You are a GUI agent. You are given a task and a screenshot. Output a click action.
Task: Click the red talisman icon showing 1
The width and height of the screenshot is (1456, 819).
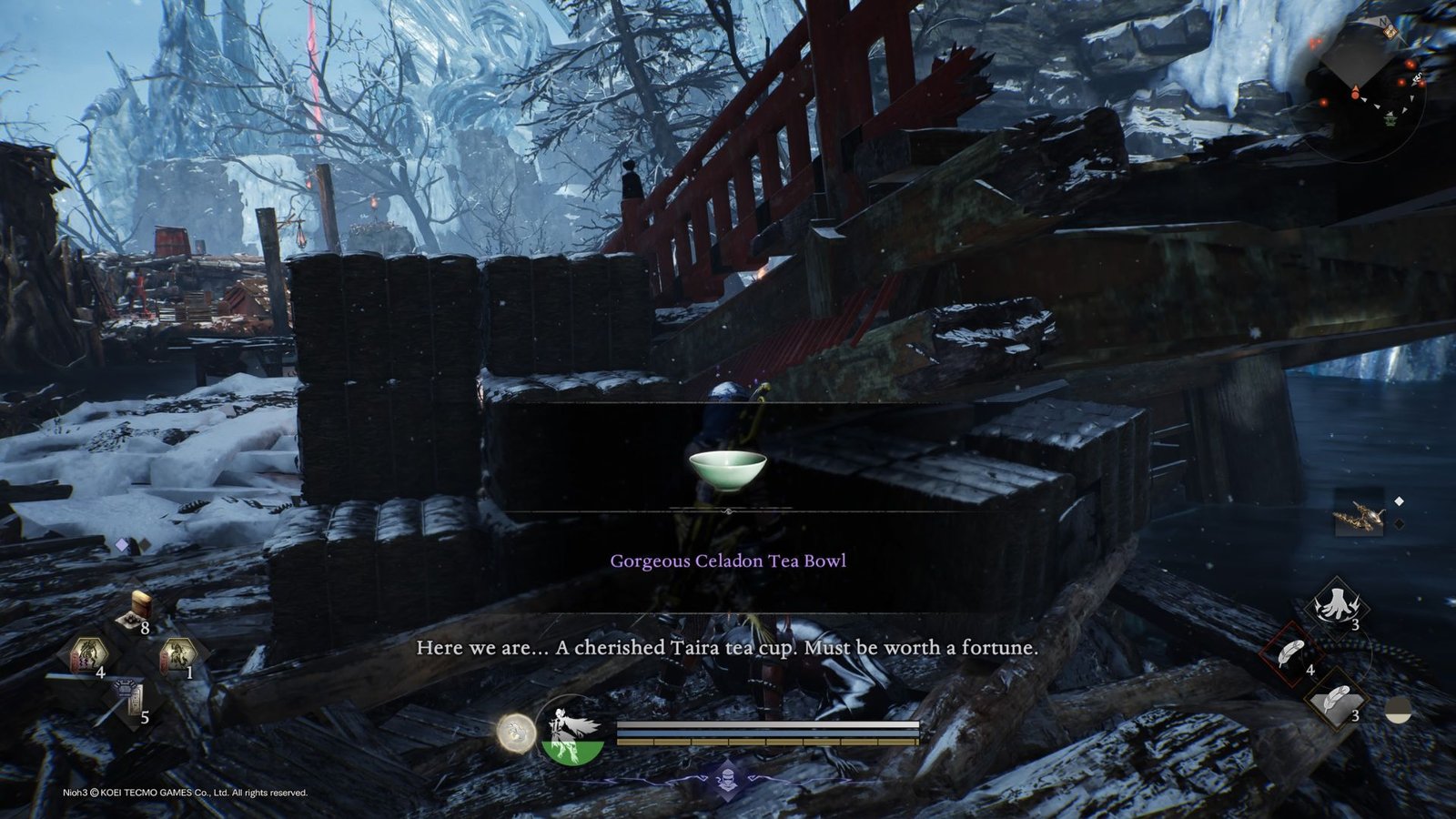point(178,654)
